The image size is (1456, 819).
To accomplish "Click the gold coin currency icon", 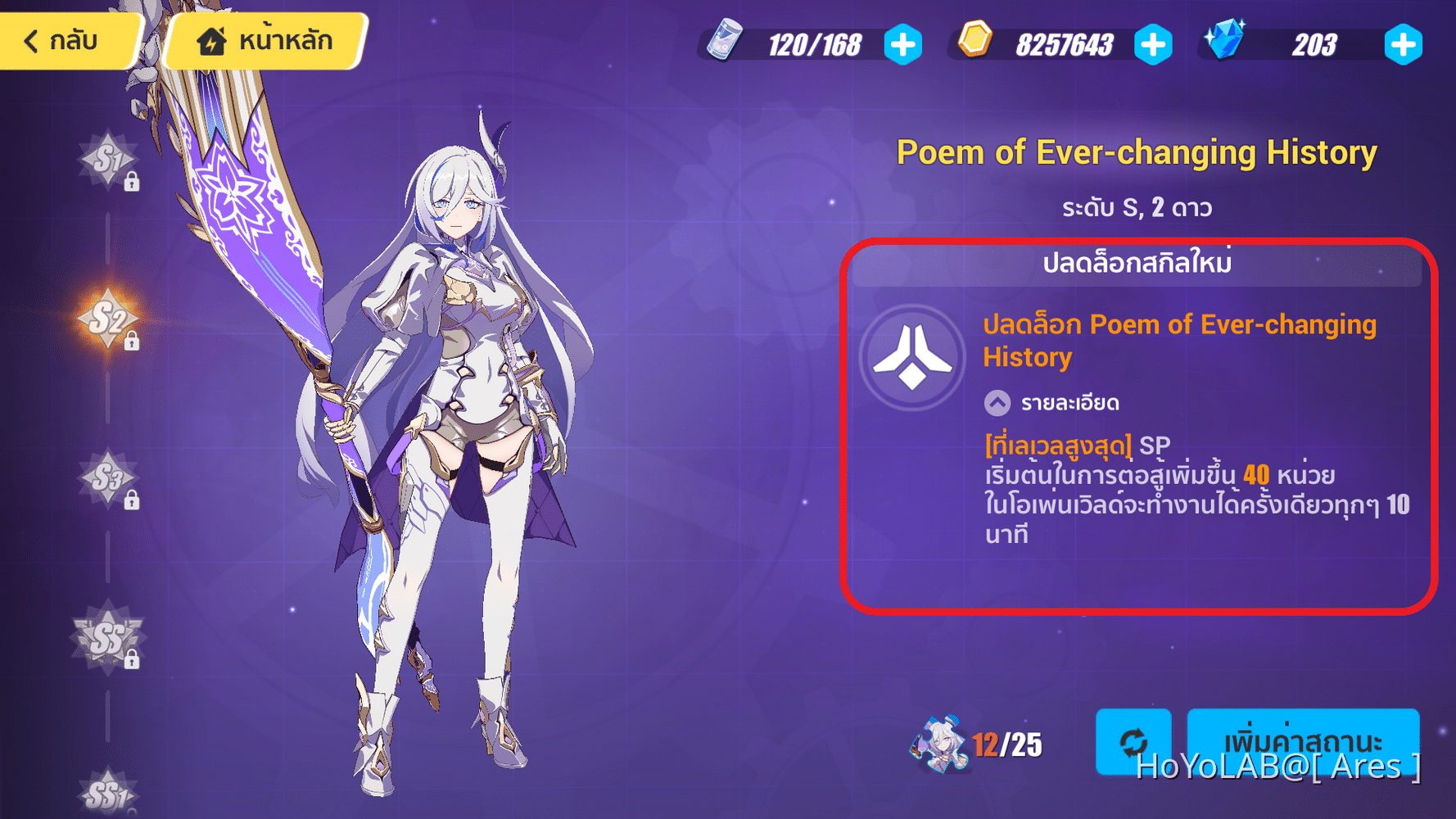I will [974, 39].
